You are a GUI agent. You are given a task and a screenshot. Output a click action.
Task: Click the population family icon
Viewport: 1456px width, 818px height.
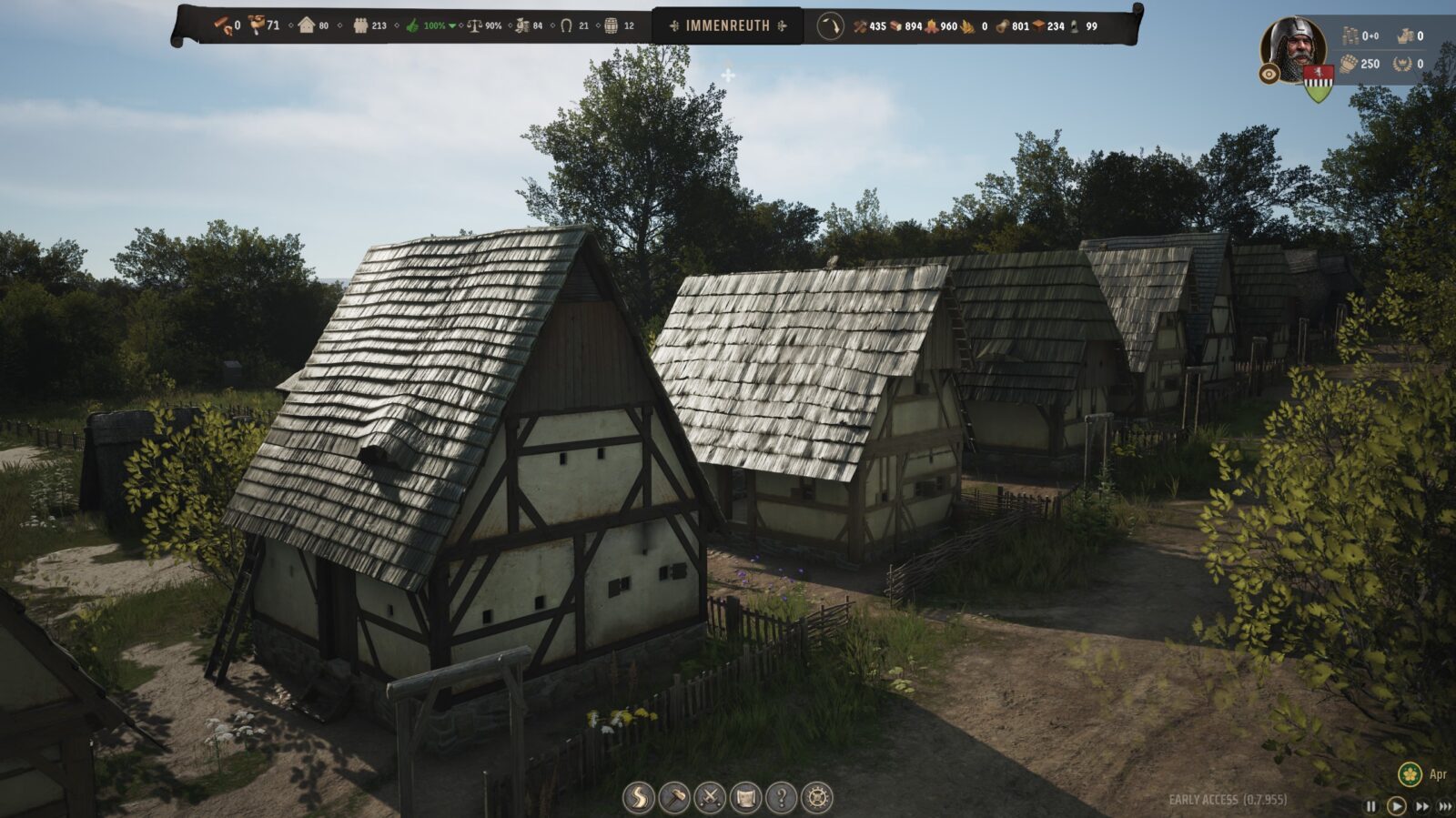coord(361,25)
